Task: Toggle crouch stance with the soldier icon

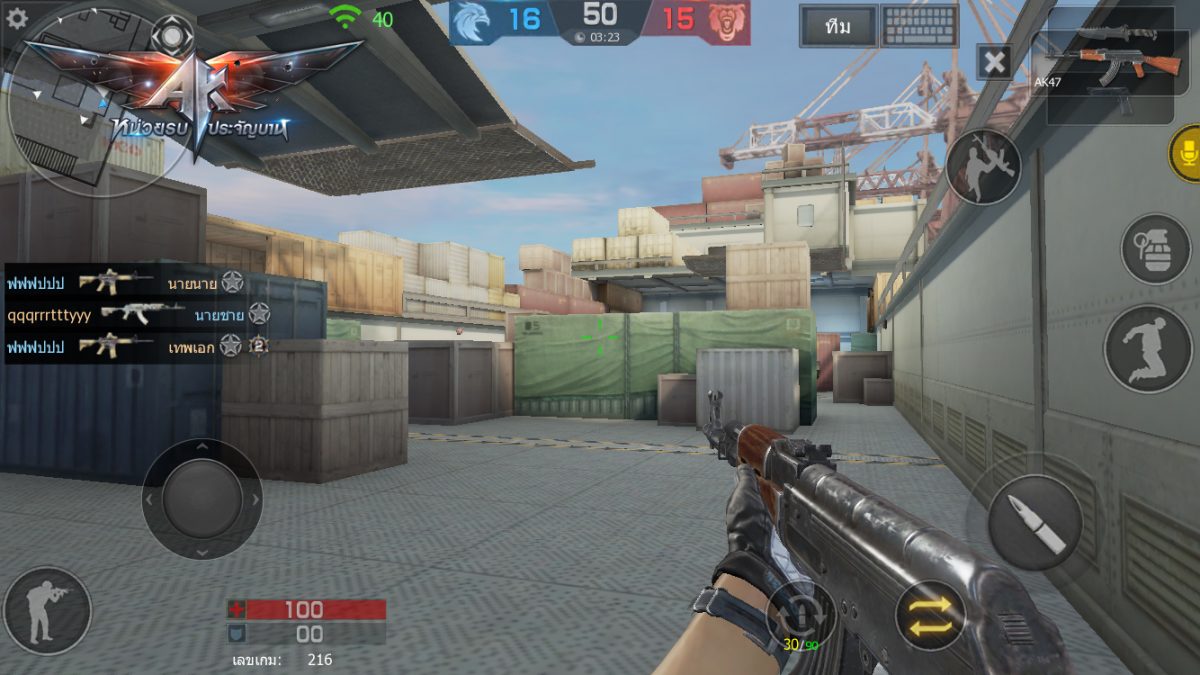Action: (x=47, y=611)
